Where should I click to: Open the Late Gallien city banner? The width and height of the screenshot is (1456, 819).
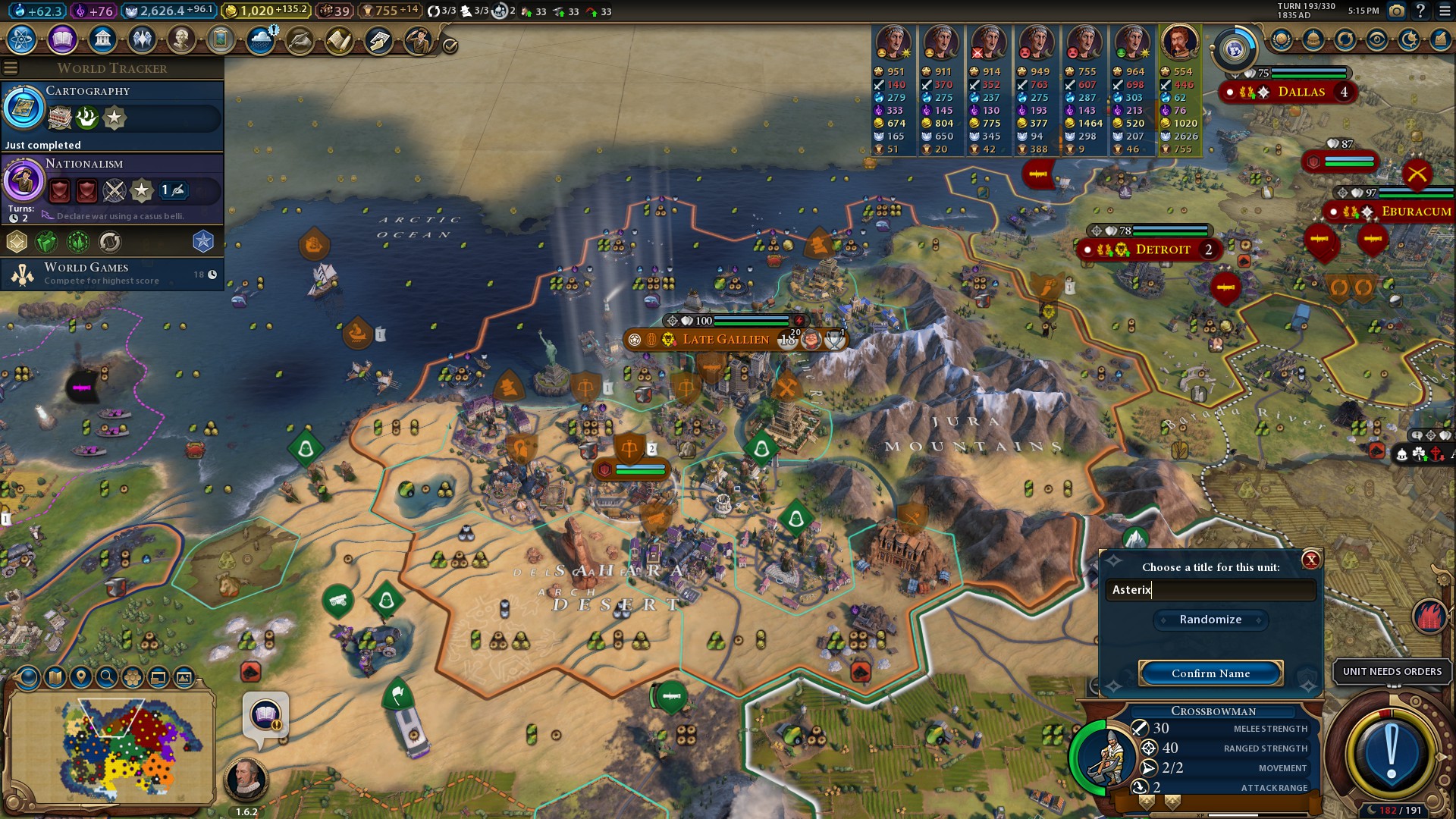tap(725, 340)
